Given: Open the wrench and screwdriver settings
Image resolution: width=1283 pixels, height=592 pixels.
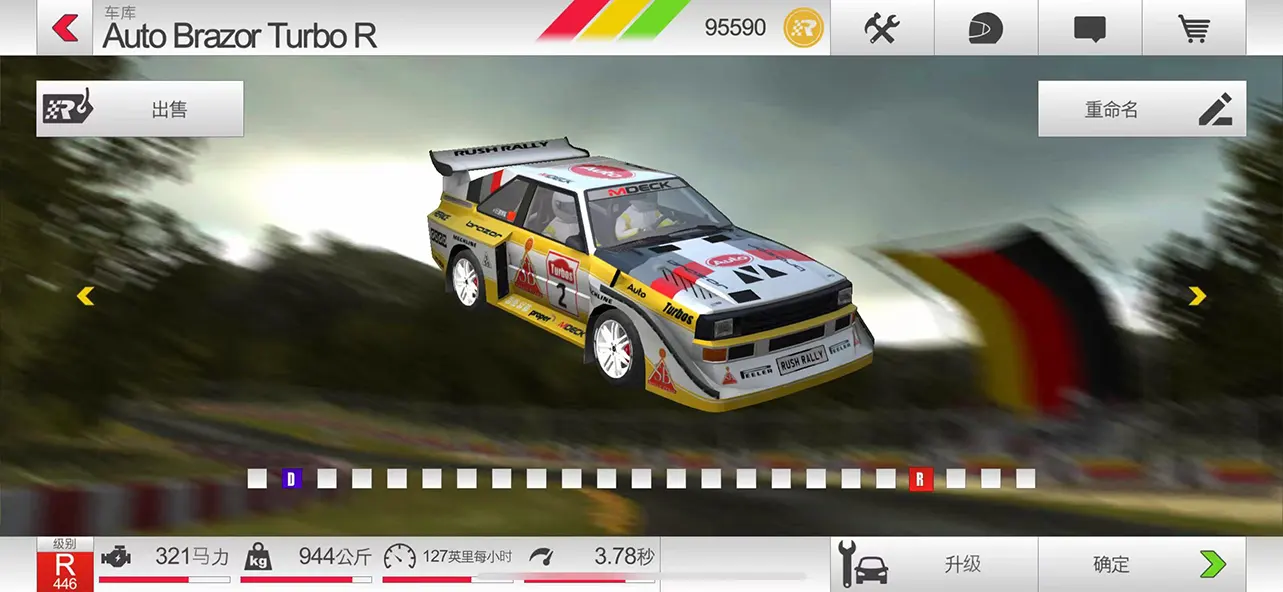Looking at the screenshot, I should [882, 28].
